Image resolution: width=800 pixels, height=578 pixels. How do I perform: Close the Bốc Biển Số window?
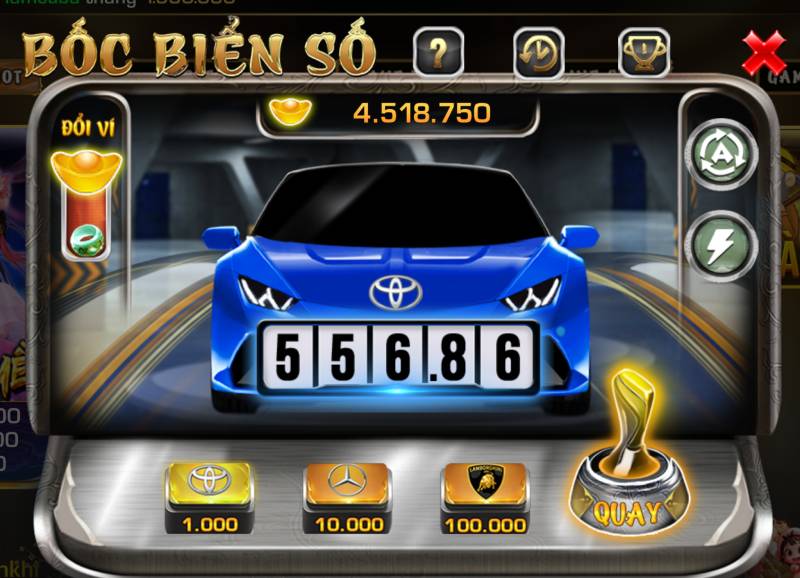765,51
